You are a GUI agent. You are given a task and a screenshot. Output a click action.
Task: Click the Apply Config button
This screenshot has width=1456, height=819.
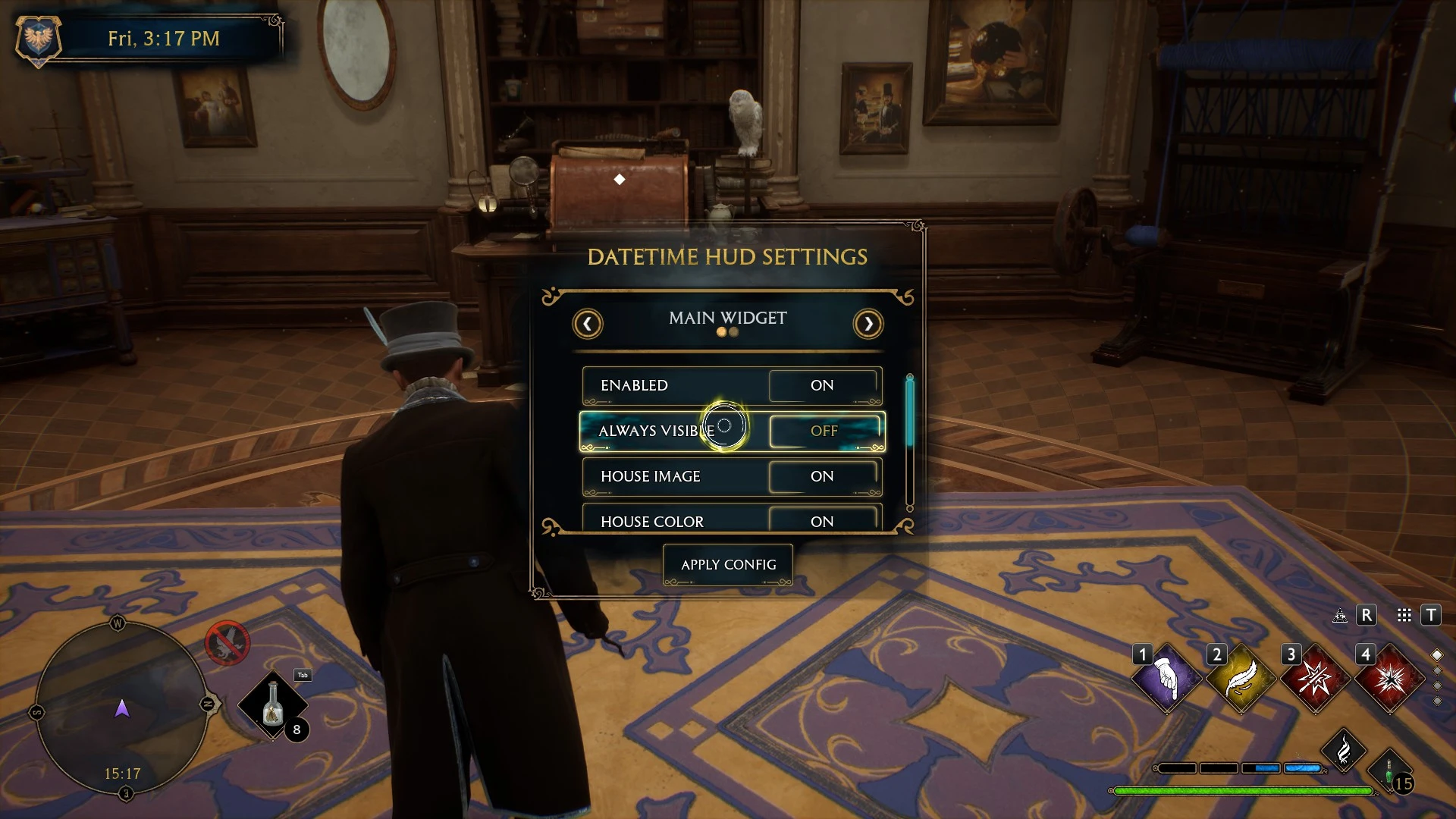(x=728, y=565)
